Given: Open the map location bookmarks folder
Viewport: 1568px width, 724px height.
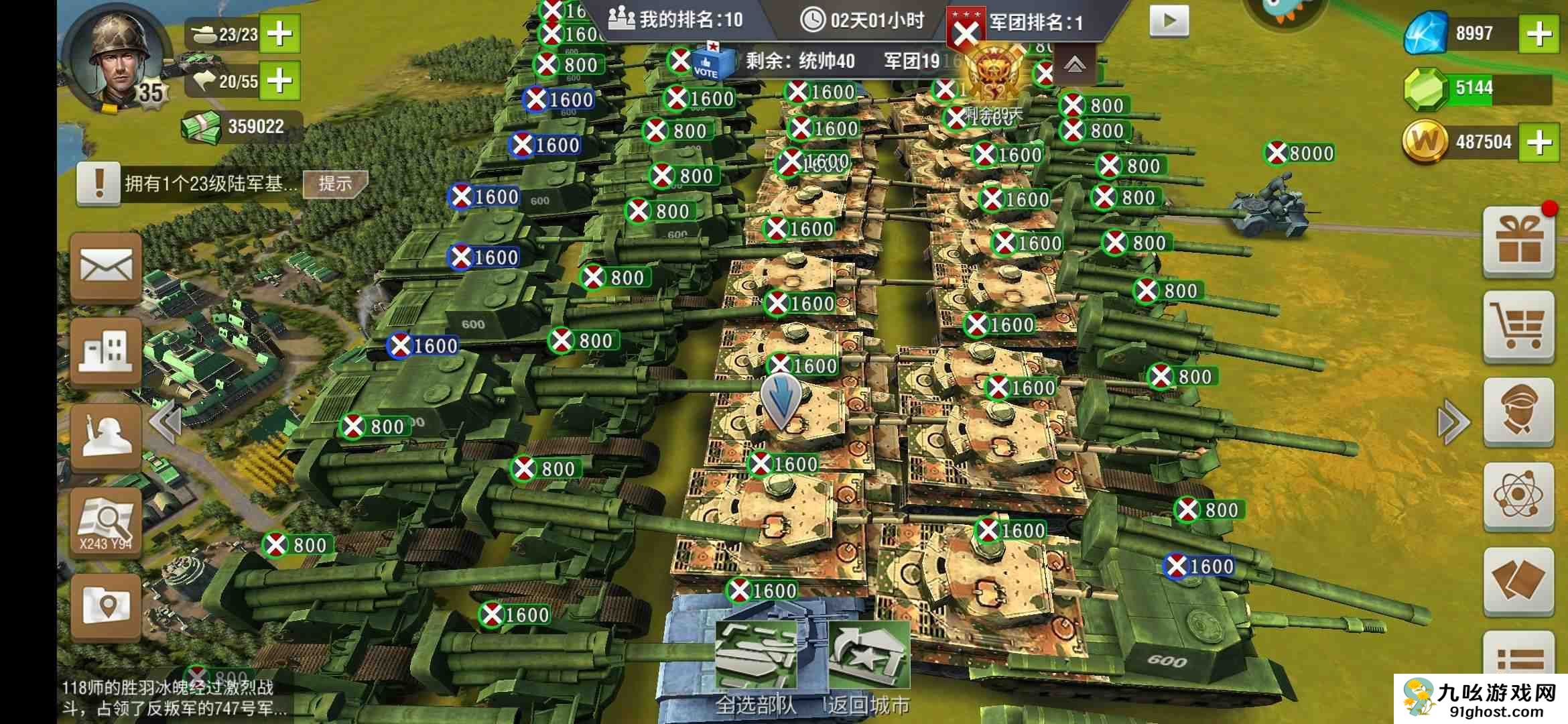Looking at the screenshot, I should pos(106,606).
